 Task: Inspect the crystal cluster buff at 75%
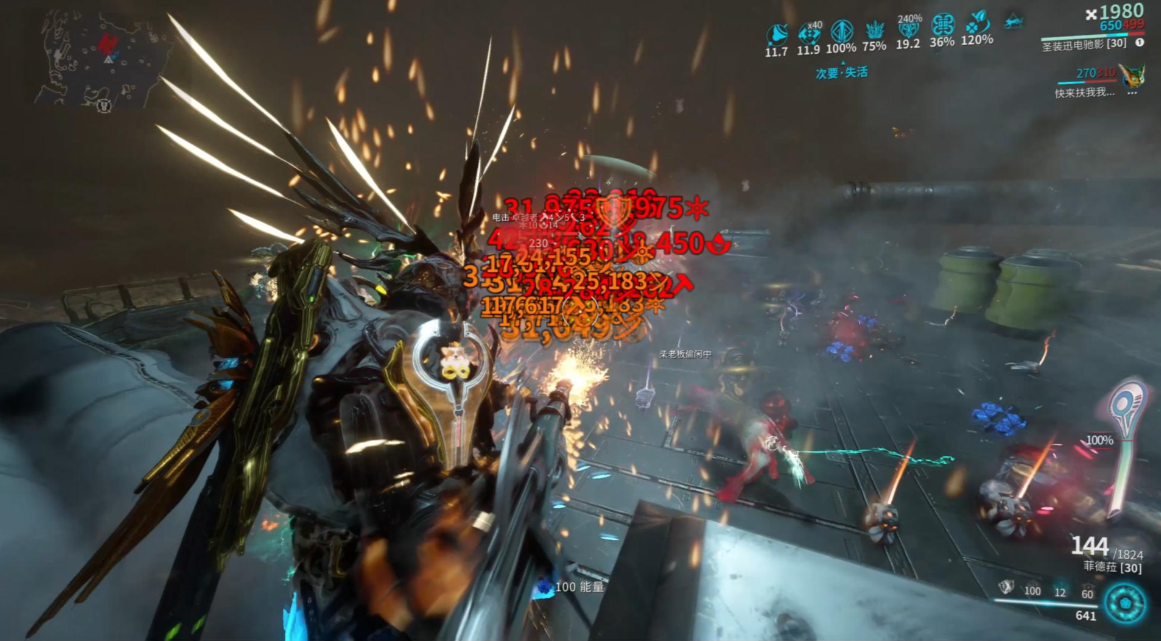[x=874, y=30]
